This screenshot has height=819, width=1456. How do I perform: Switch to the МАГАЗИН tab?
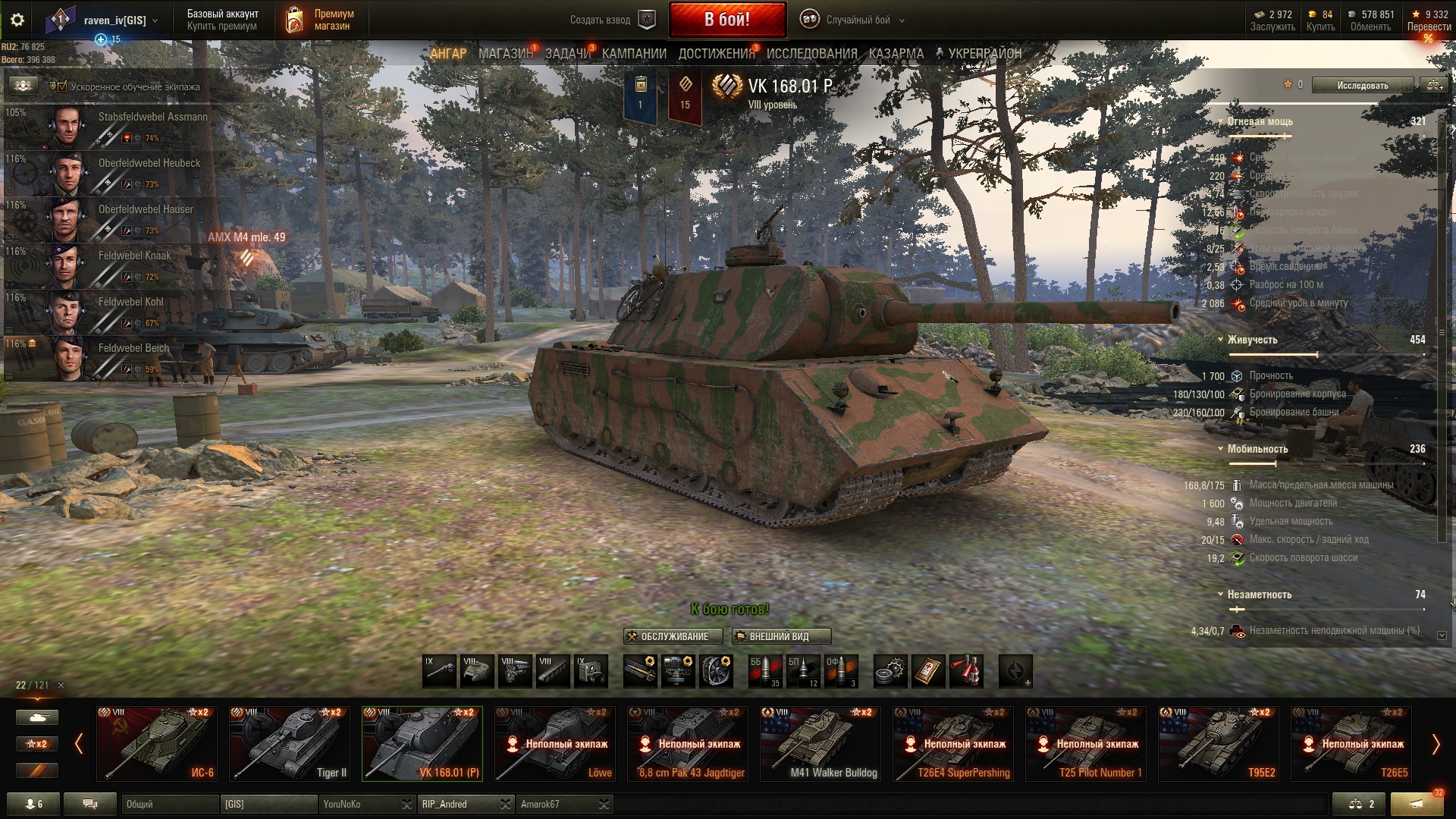pos(505,54)
